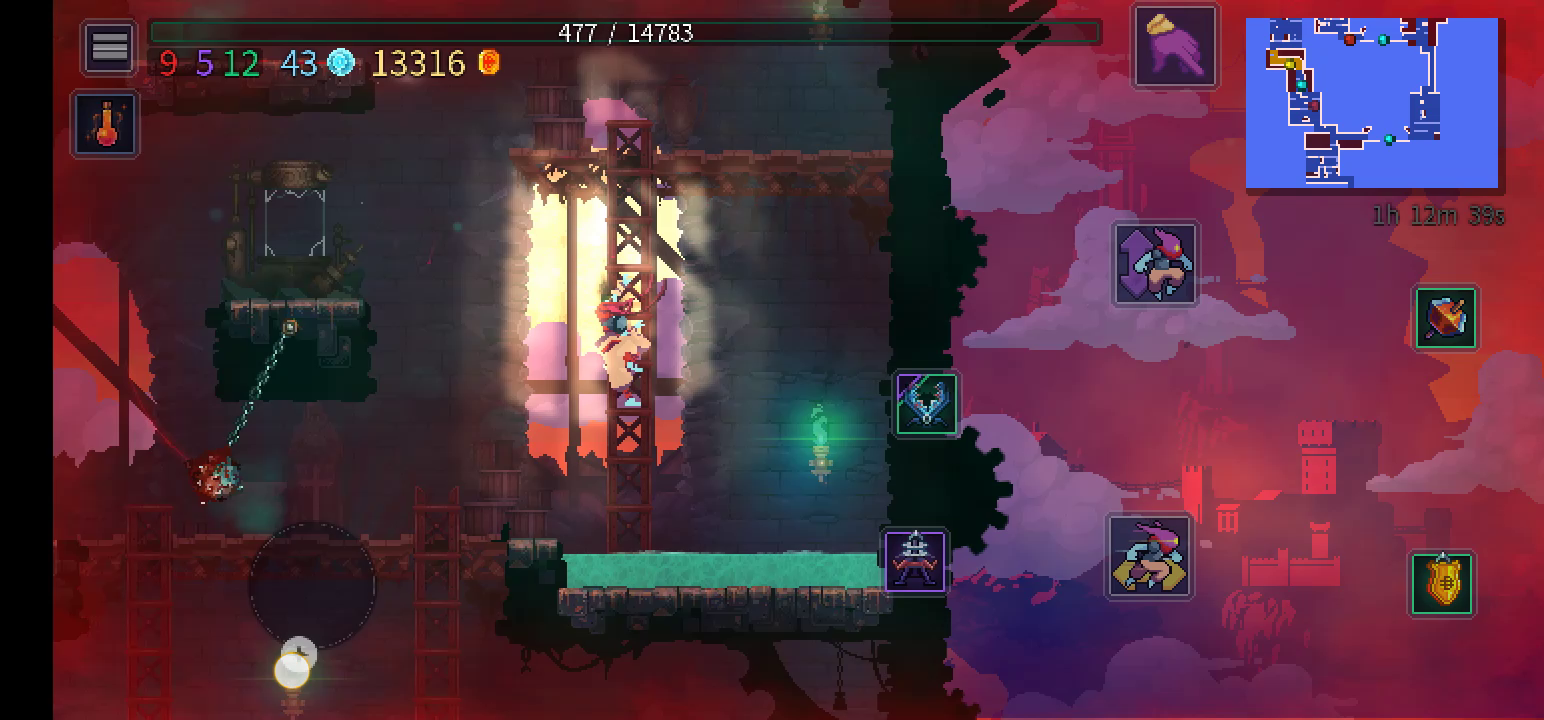Drink the red health flask
The width and height of the screenshot is (1544, 720).
106,124
